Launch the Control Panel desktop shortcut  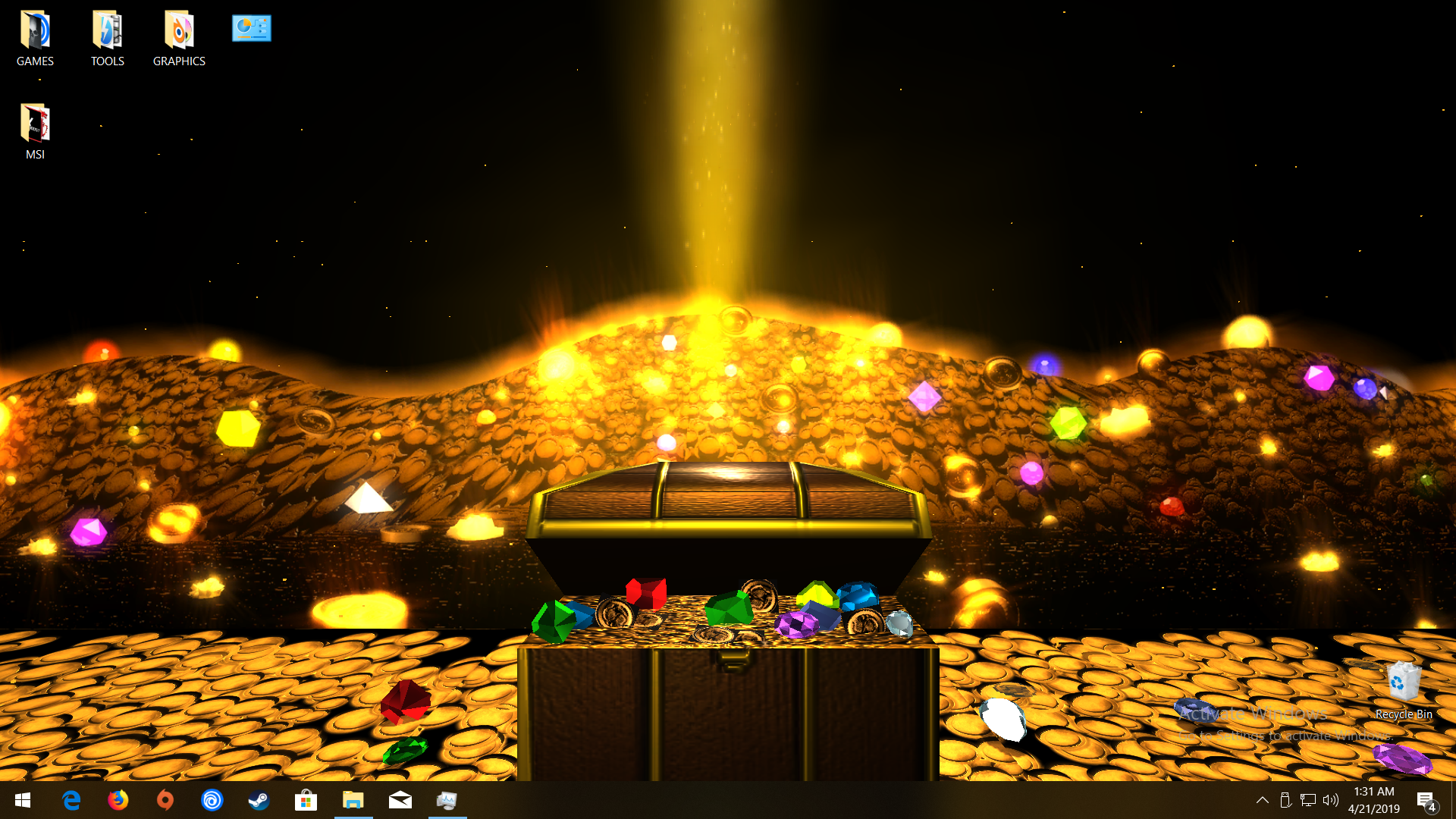pos(251,28)
